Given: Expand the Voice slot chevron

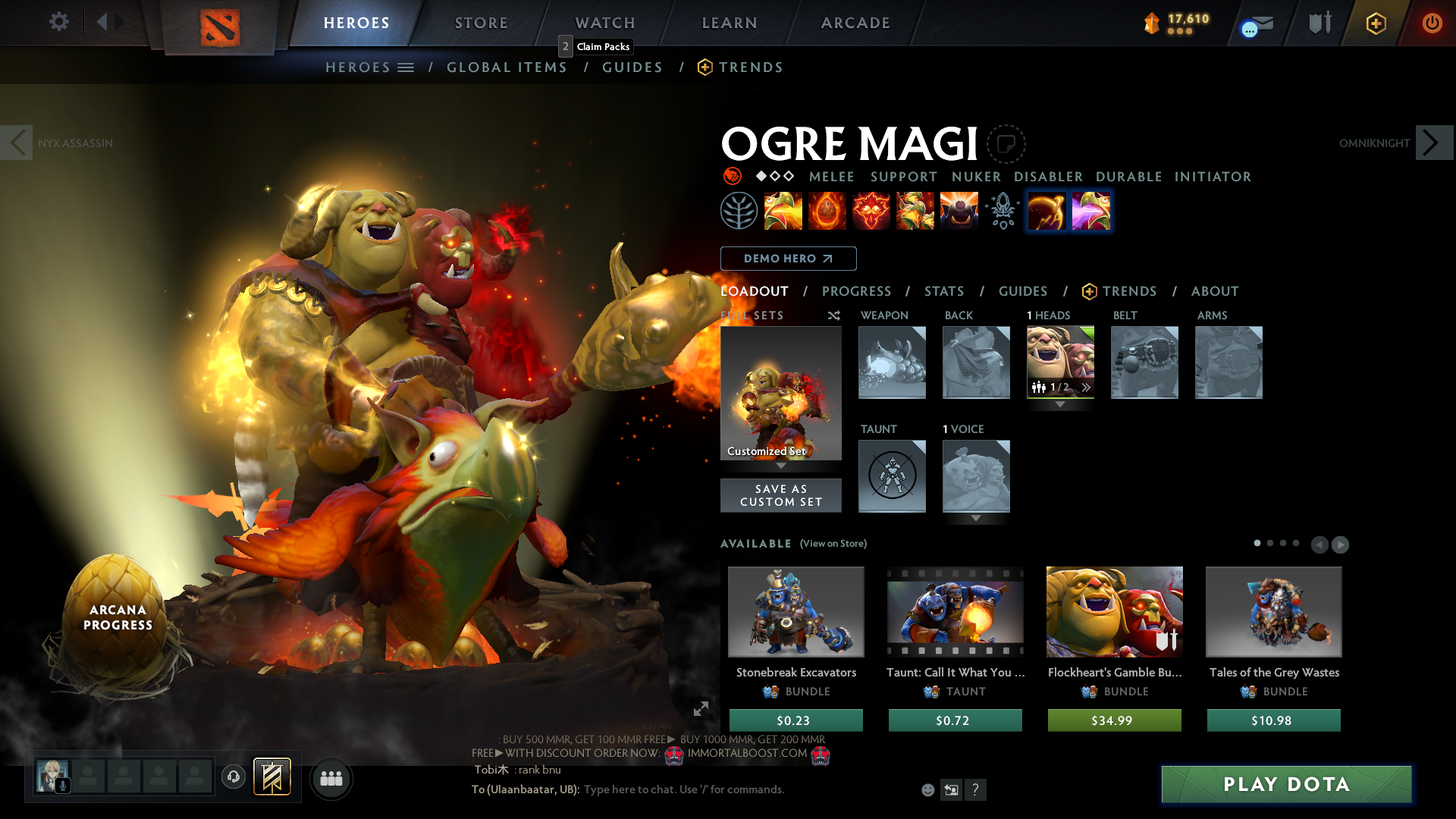Looking at the screenshot, I should point(977,519).
